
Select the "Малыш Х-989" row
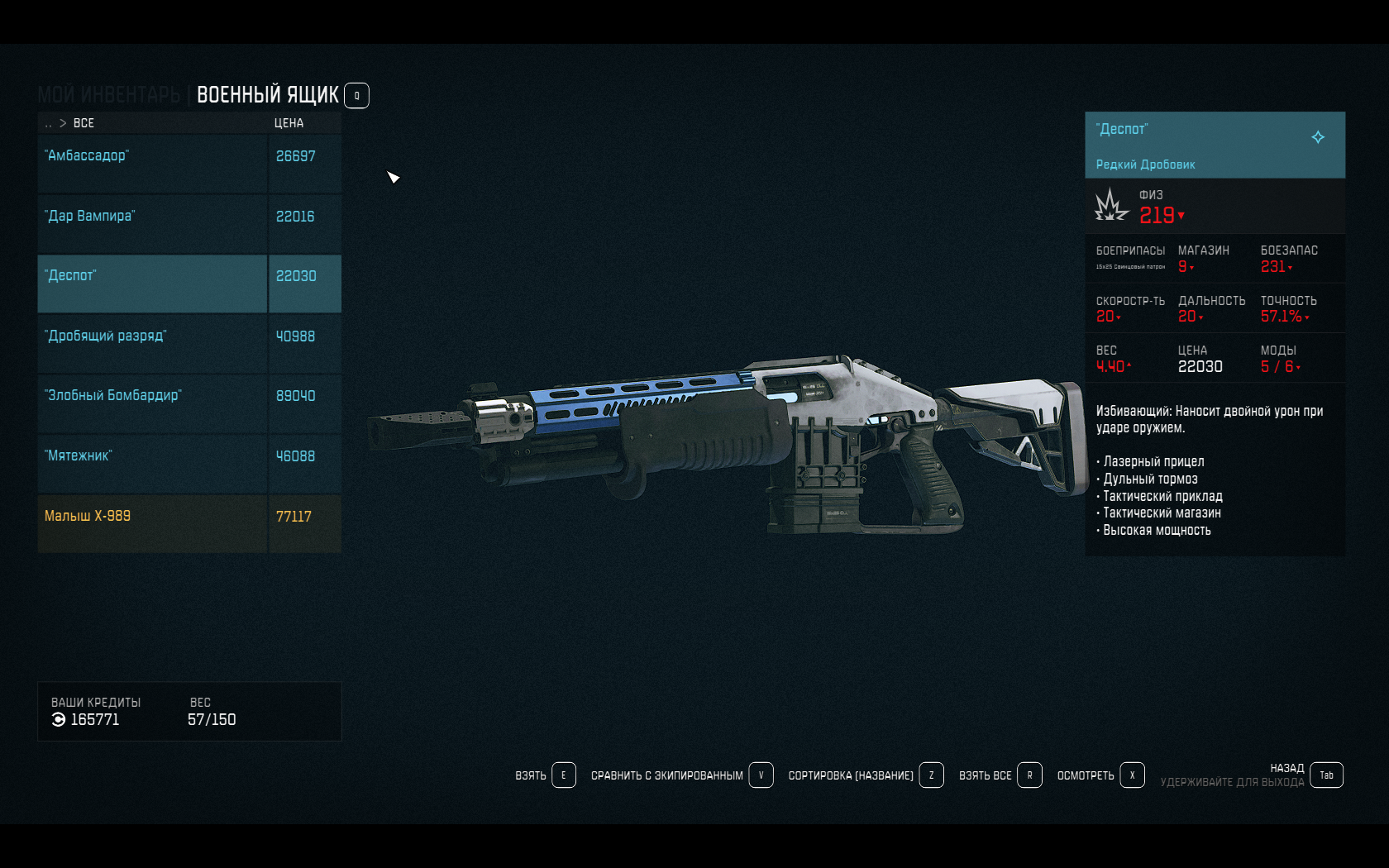153,523
